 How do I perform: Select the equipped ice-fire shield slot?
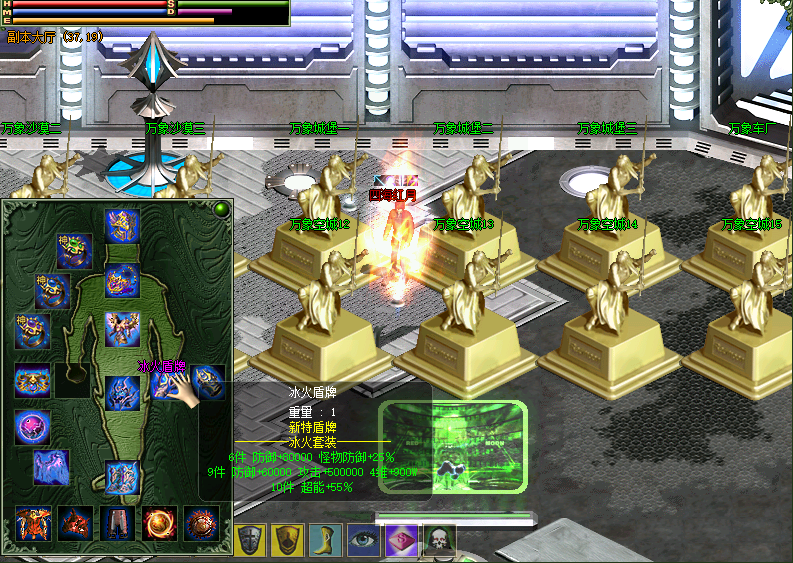(168, 383)
